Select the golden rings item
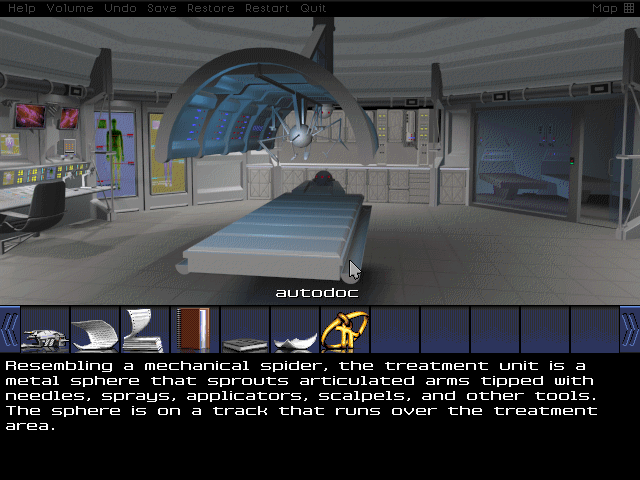This screenshot has height=480, width=640. coord(345,330)
